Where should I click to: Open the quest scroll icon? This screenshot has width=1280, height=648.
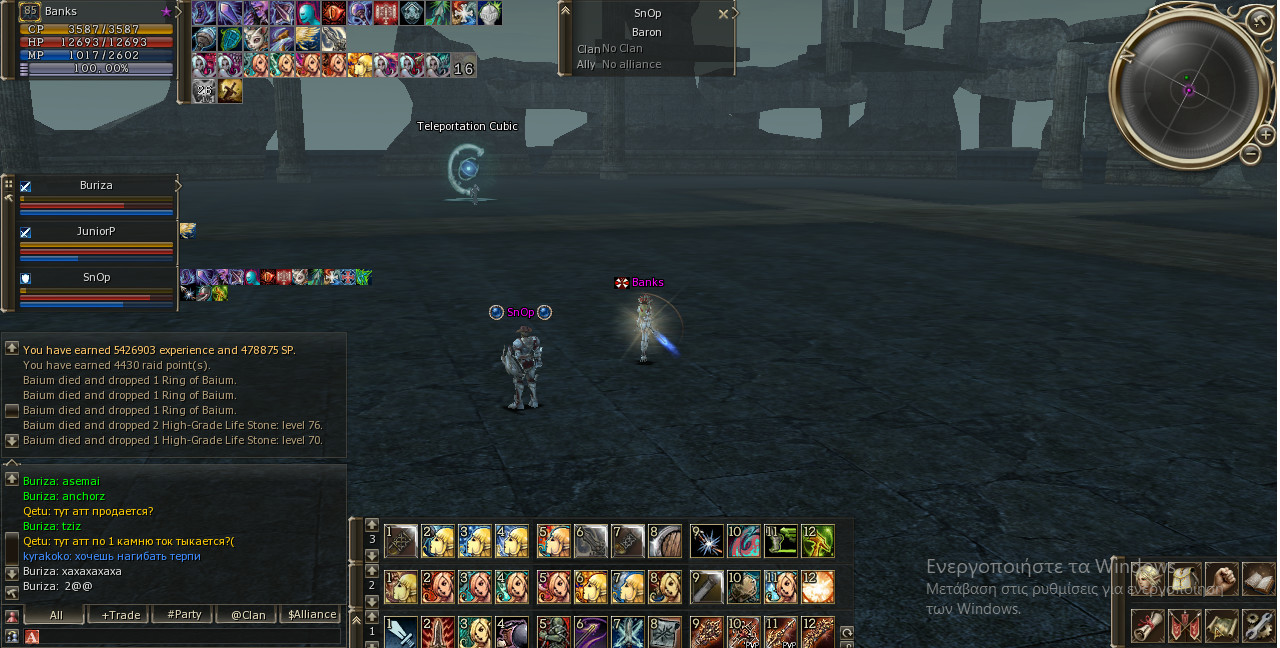click(1149, 626)
